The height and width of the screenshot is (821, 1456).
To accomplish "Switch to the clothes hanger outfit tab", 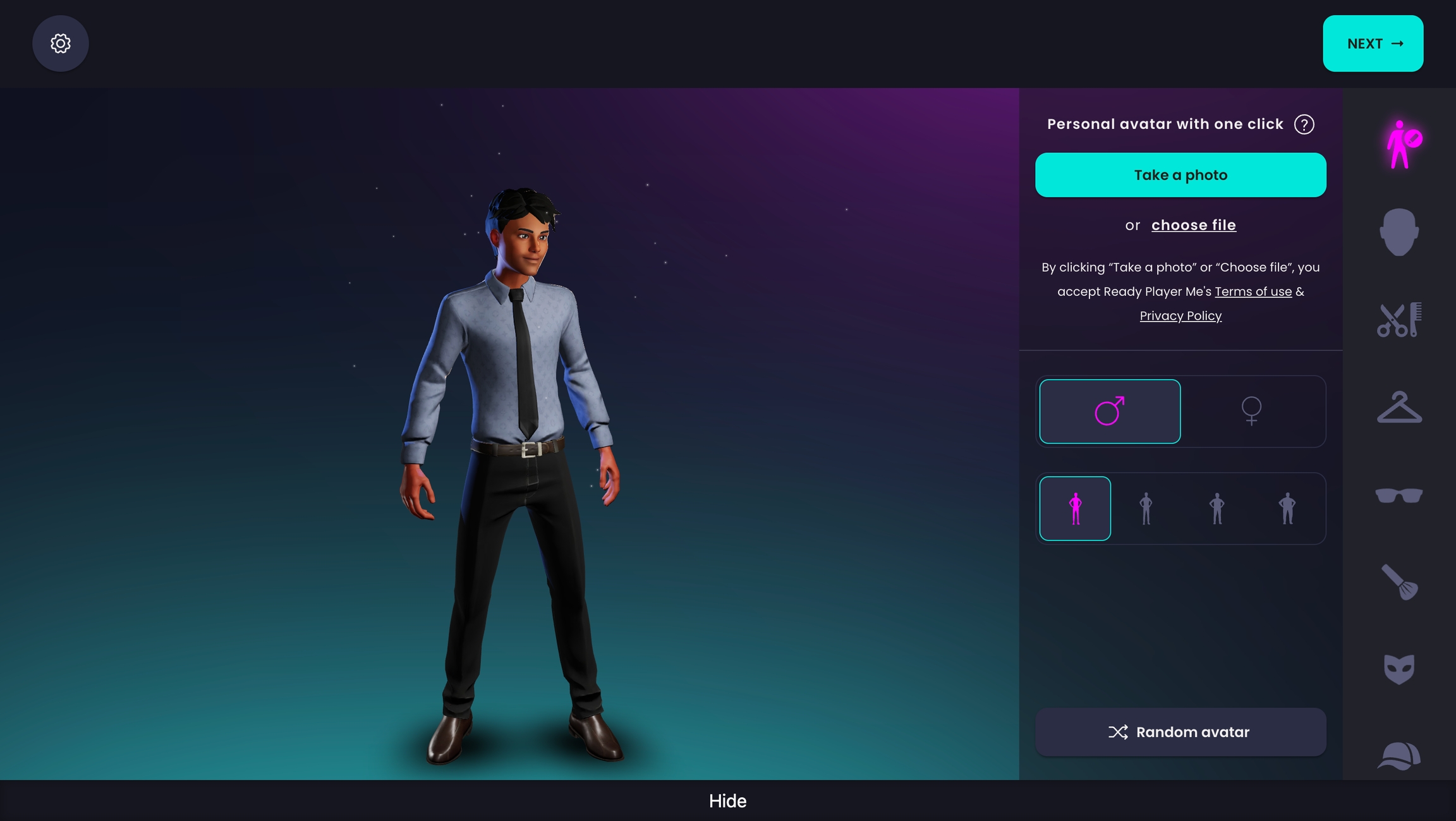I will 1398,408.
